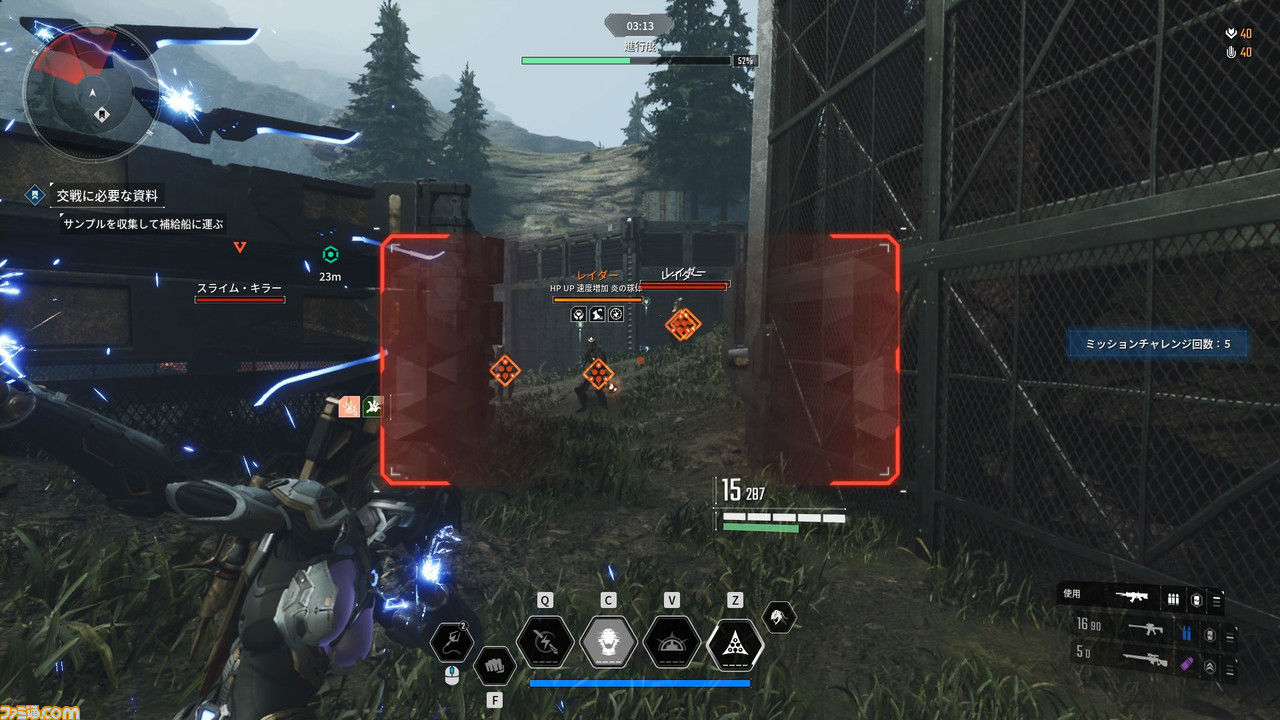1280x720 pixels.
Task: Click the orange buff icon near the character
Action: point(349,406)
